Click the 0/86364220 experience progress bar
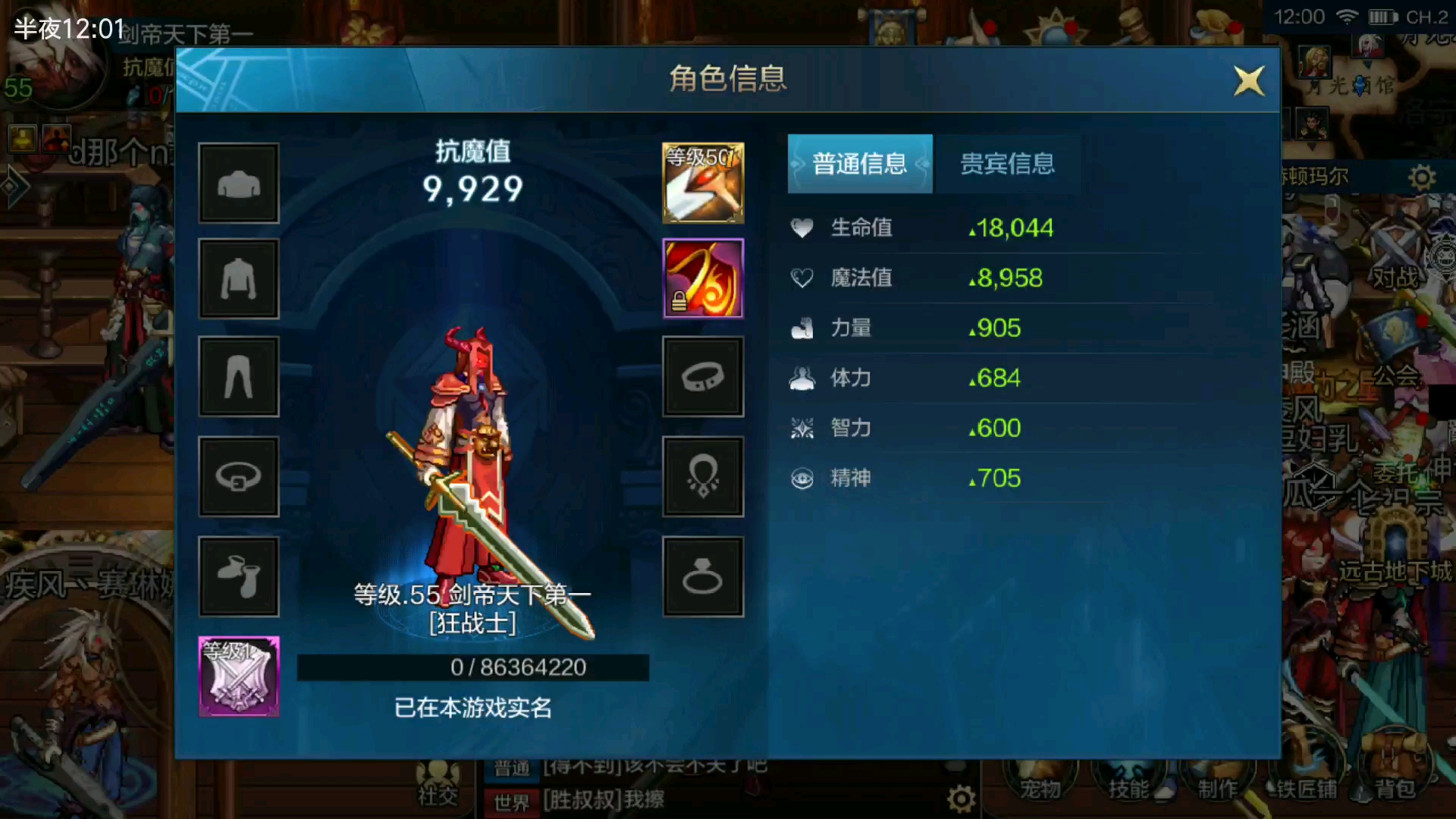 474,667
